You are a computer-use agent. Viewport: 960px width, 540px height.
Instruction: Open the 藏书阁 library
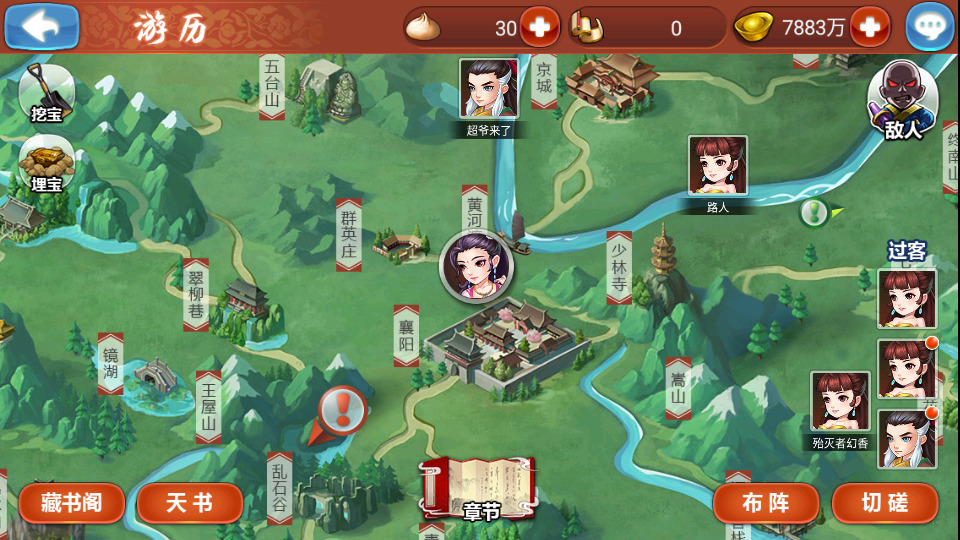(71, 503)
